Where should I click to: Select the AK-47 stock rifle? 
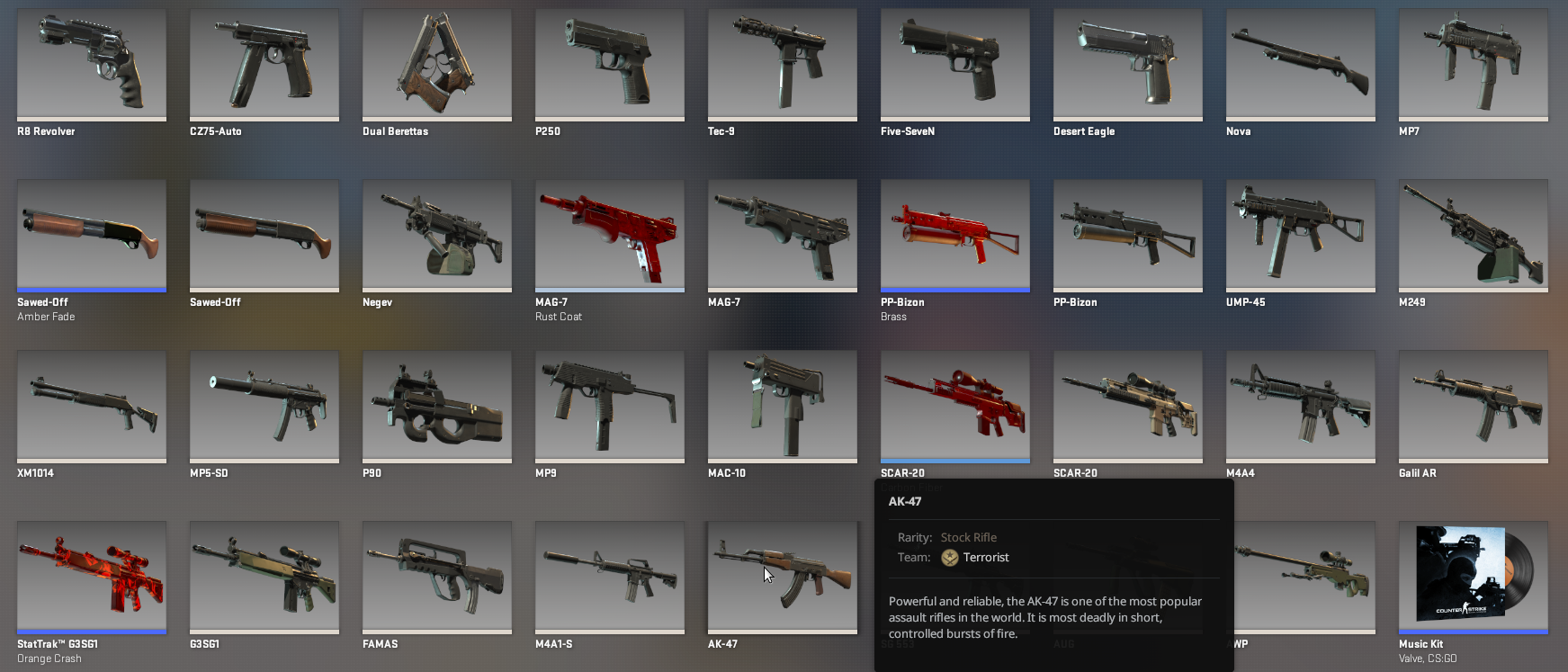(x=782, y=576)
